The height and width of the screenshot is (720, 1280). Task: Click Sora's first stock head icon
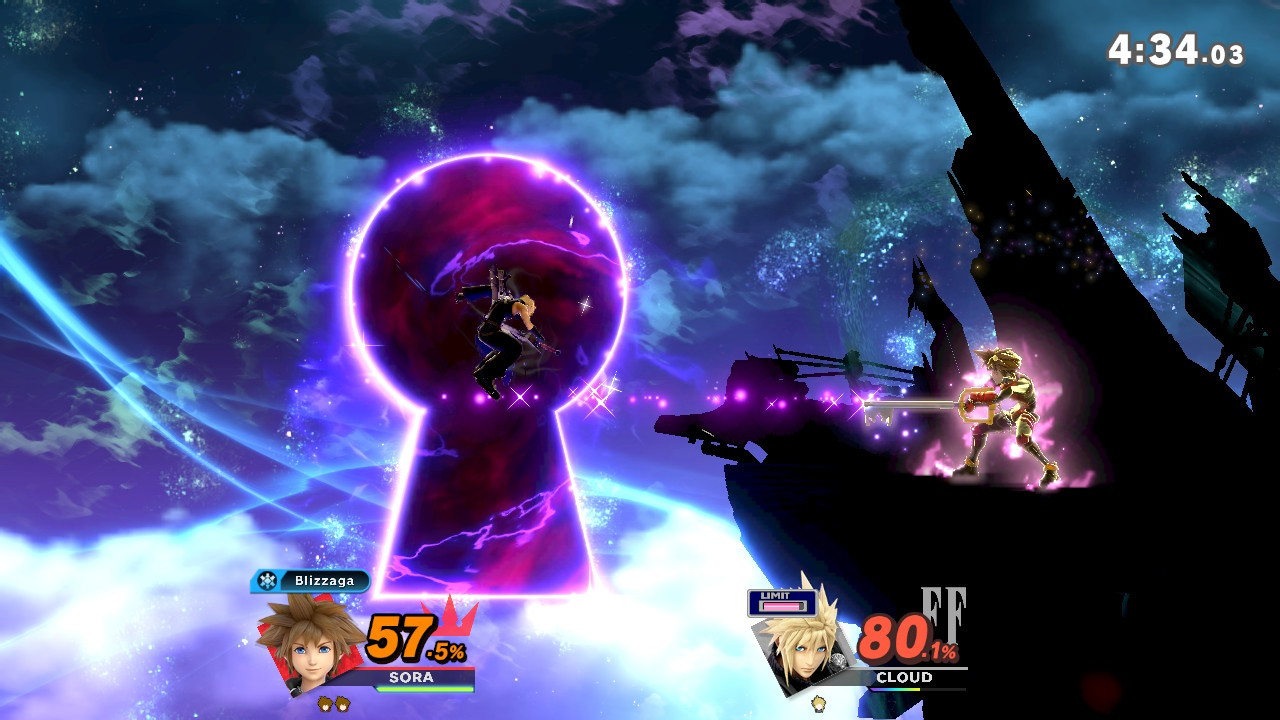327,703
